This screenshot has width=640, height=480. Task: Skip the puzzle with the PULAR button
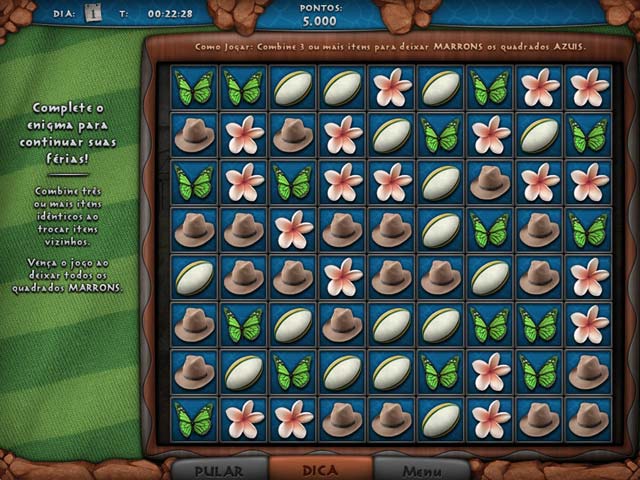coord(221,468)
